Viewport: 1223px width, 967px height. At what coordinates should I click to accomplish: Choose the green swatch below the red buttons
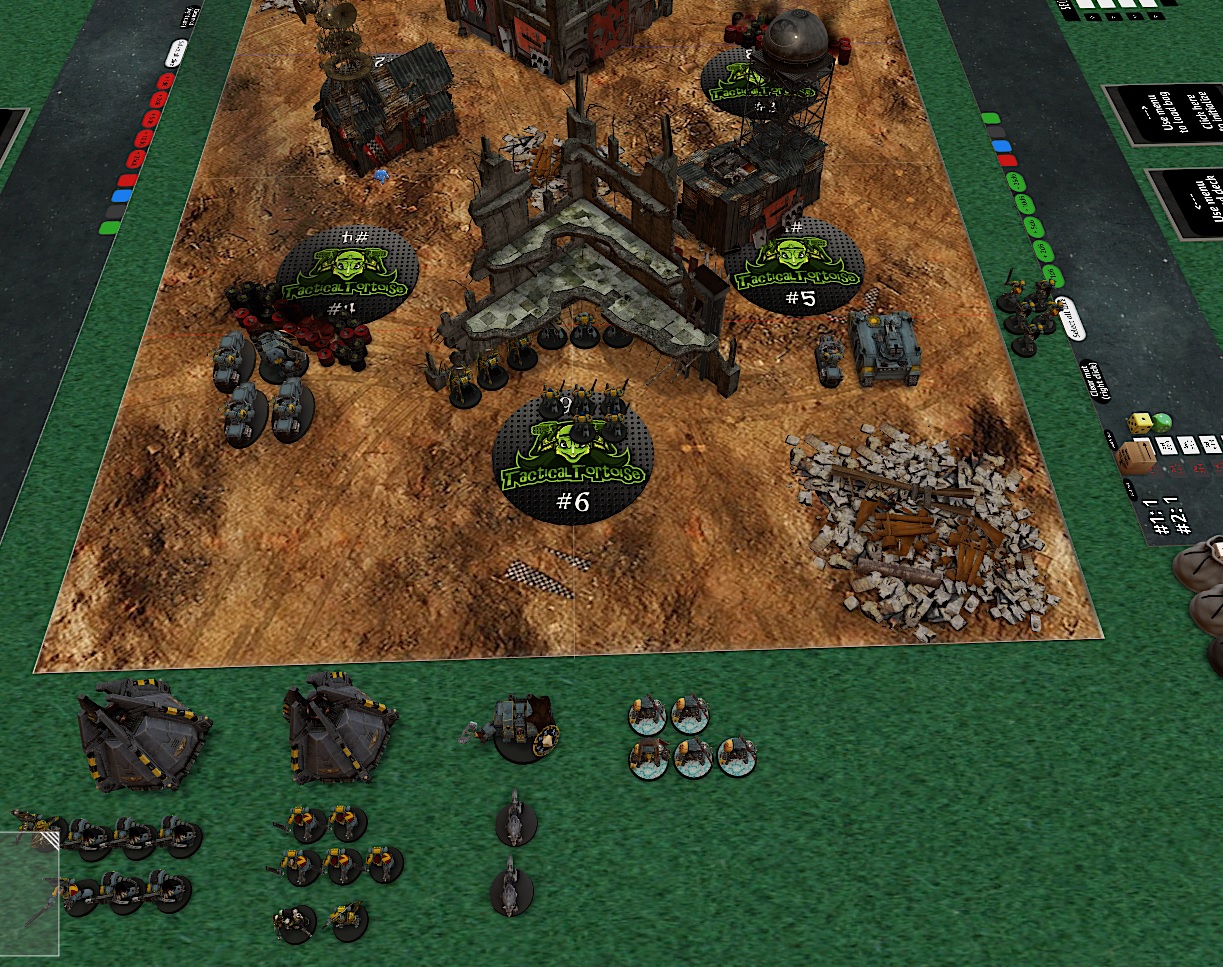point(109,227)
